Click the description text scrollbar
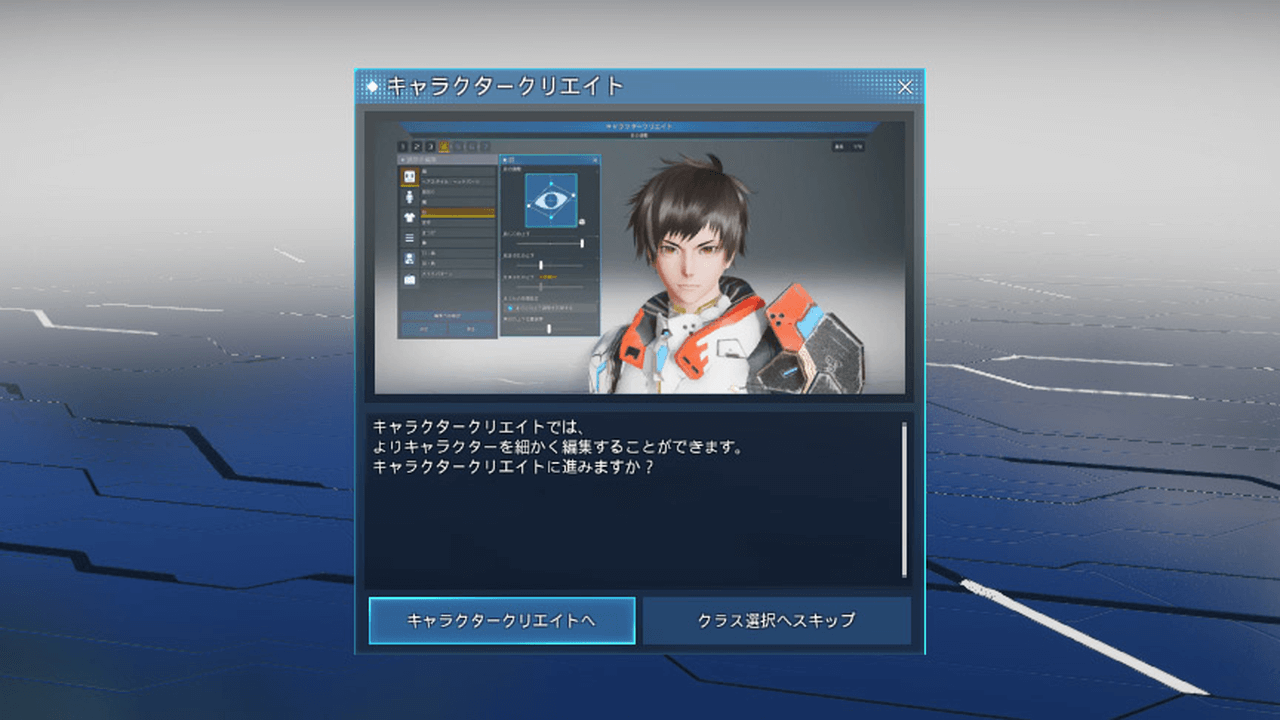1280x720 pixels. [x=904, y=499]
